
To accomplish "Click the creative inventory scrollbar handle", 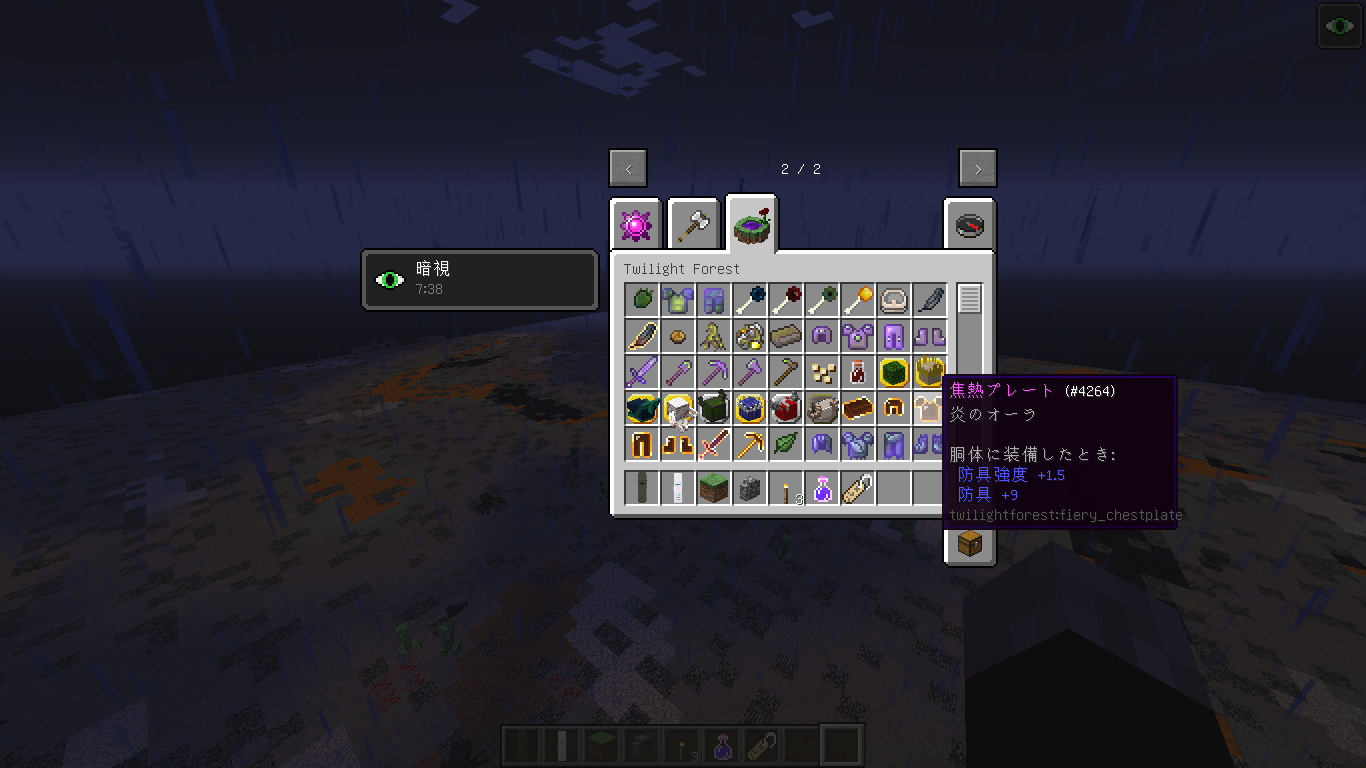I will 969,299.
